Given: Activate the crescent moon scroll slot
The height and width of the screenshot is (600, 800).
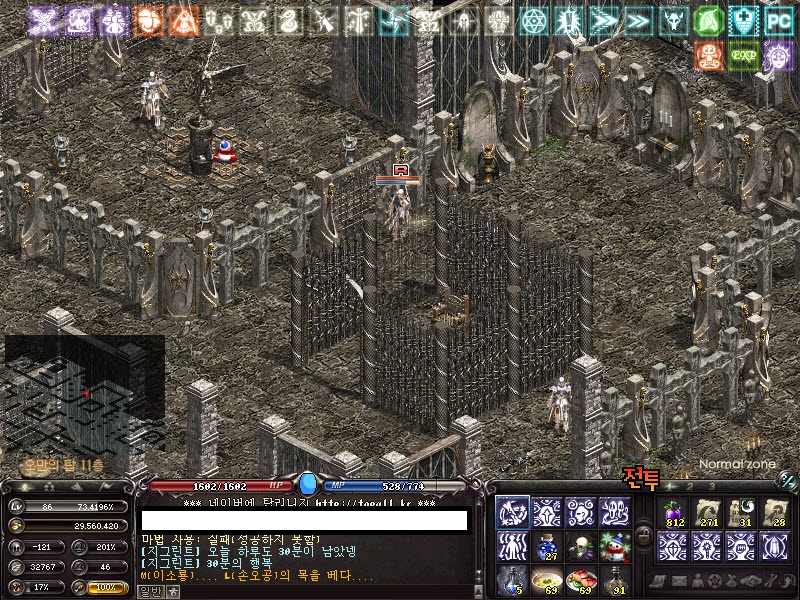Looking at the screenshot, I should [x=742, y=512].
